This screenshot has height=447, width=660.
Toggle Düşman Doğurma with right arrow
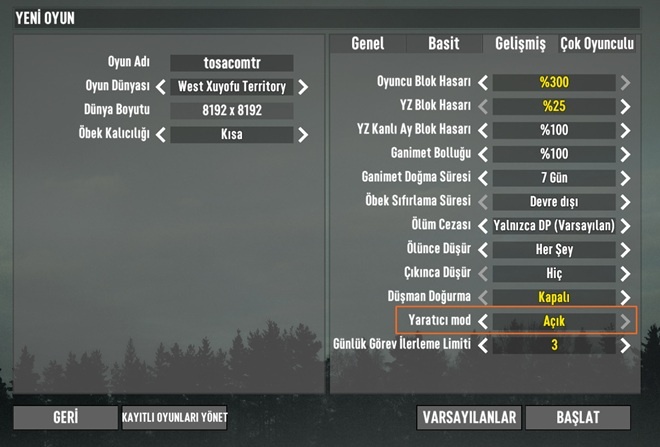pyautogui.click(x=625, y=298)
